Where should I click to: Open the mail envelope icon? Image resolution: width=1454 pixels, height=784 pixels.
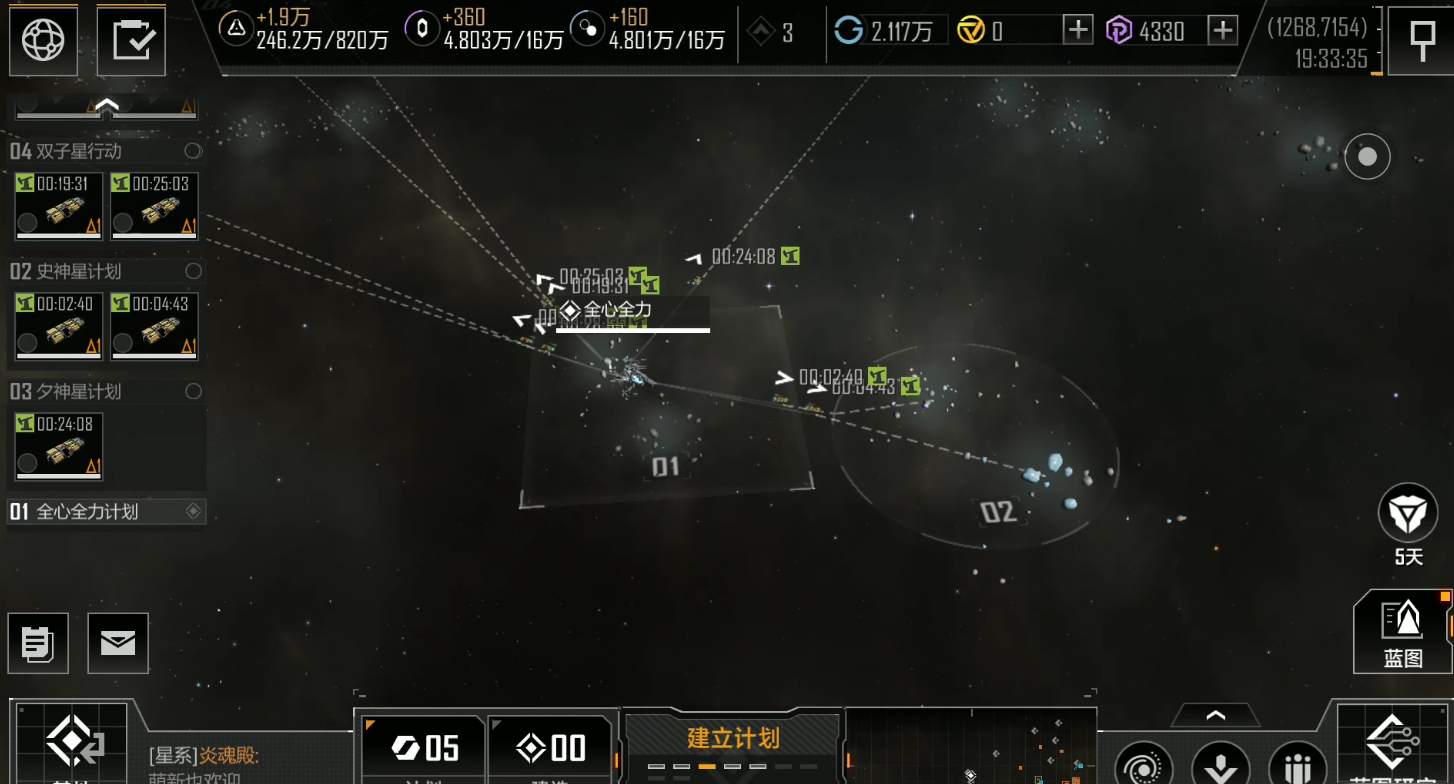(x=118, y=644)
